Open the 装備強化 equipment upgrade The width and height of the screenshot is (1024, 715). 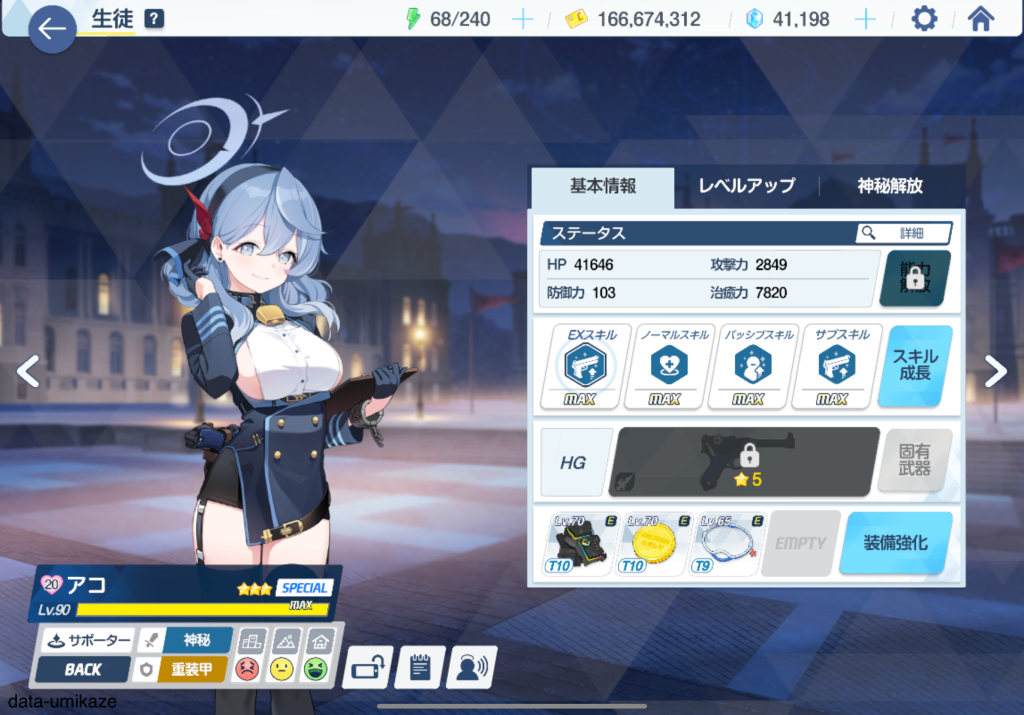click(x=895, y=543)
